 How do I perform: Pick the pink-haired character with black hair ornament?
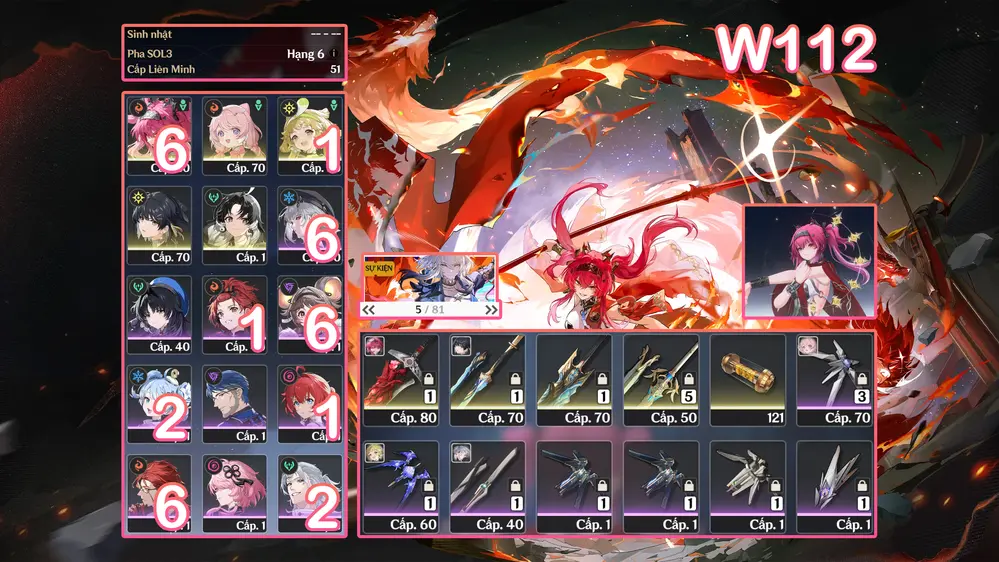[236, 491]
